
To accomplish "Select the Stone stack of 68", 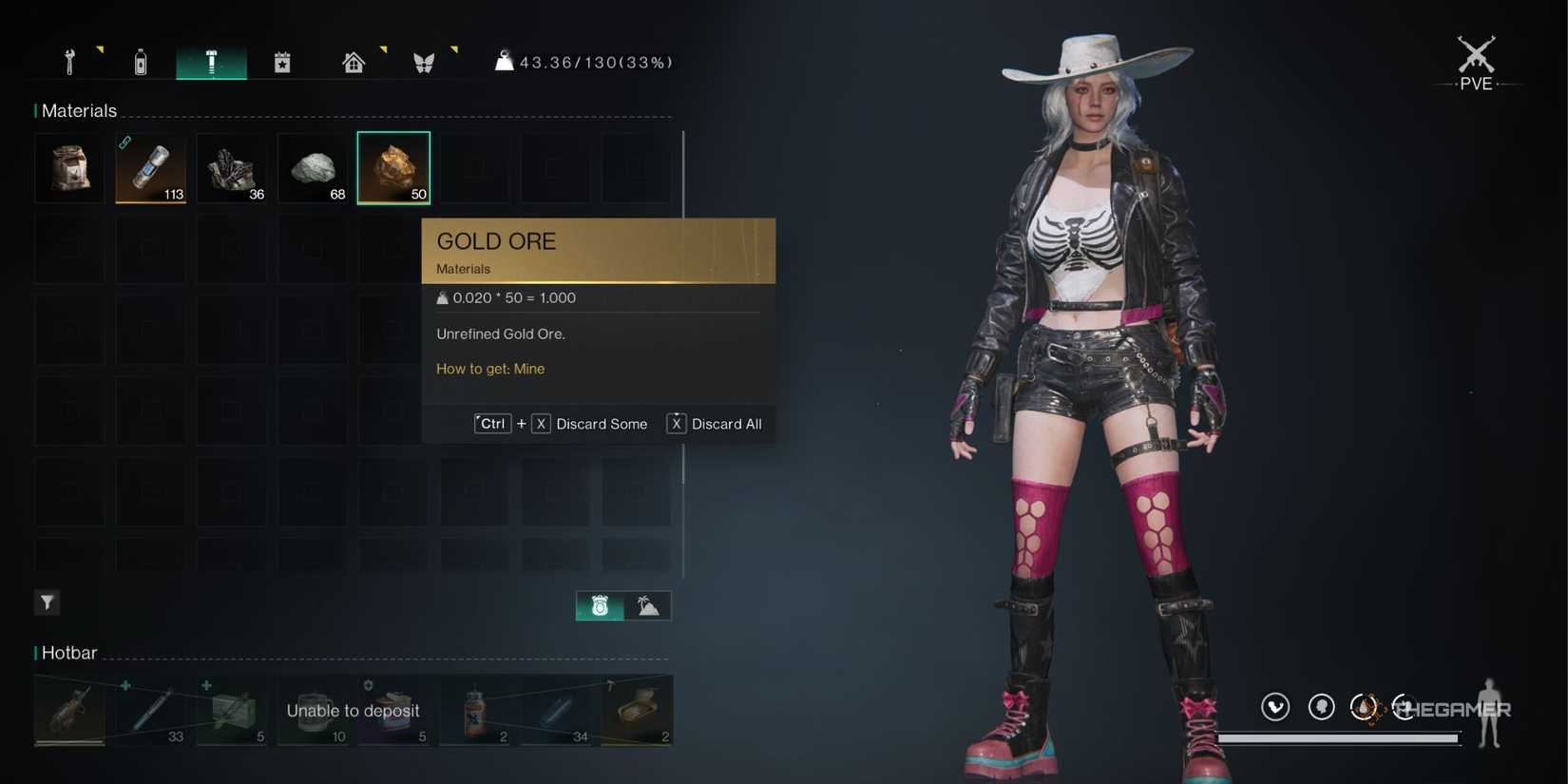I will pyautogui.click(x=313, y=167).
